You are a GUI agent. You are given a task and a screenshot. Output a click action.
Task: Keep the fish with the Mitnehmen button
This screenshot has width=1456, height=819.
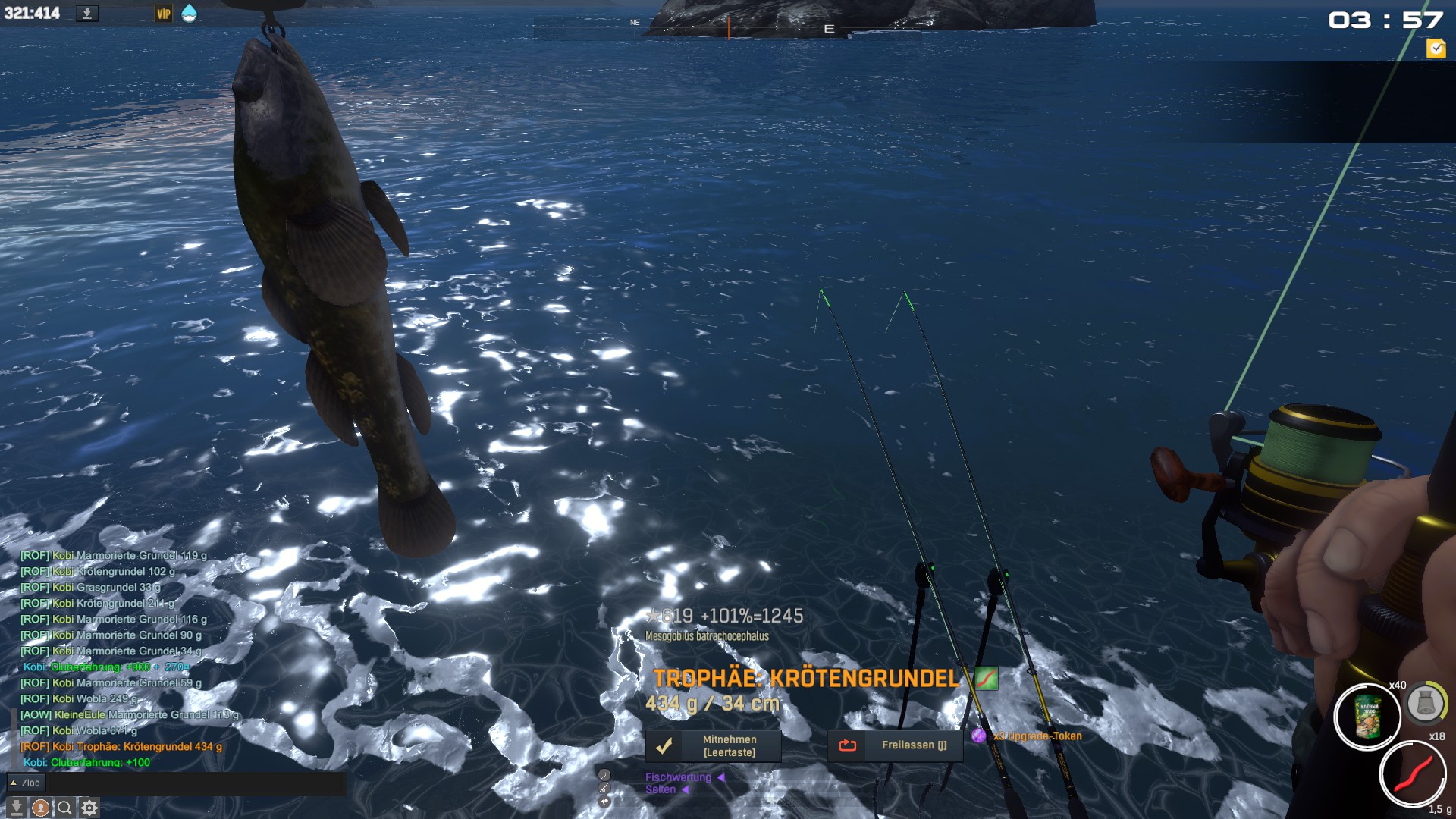tap(714, 746)
